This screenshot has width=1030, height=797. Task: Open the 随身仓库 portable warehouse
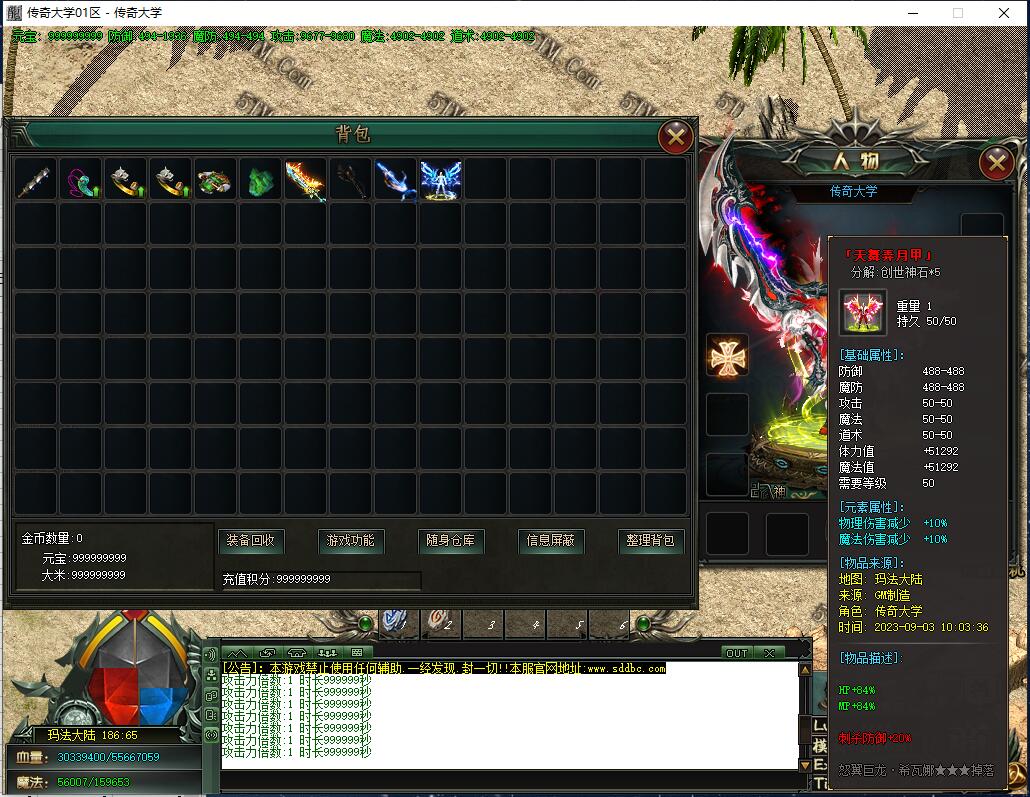click(x=450, y=541)
